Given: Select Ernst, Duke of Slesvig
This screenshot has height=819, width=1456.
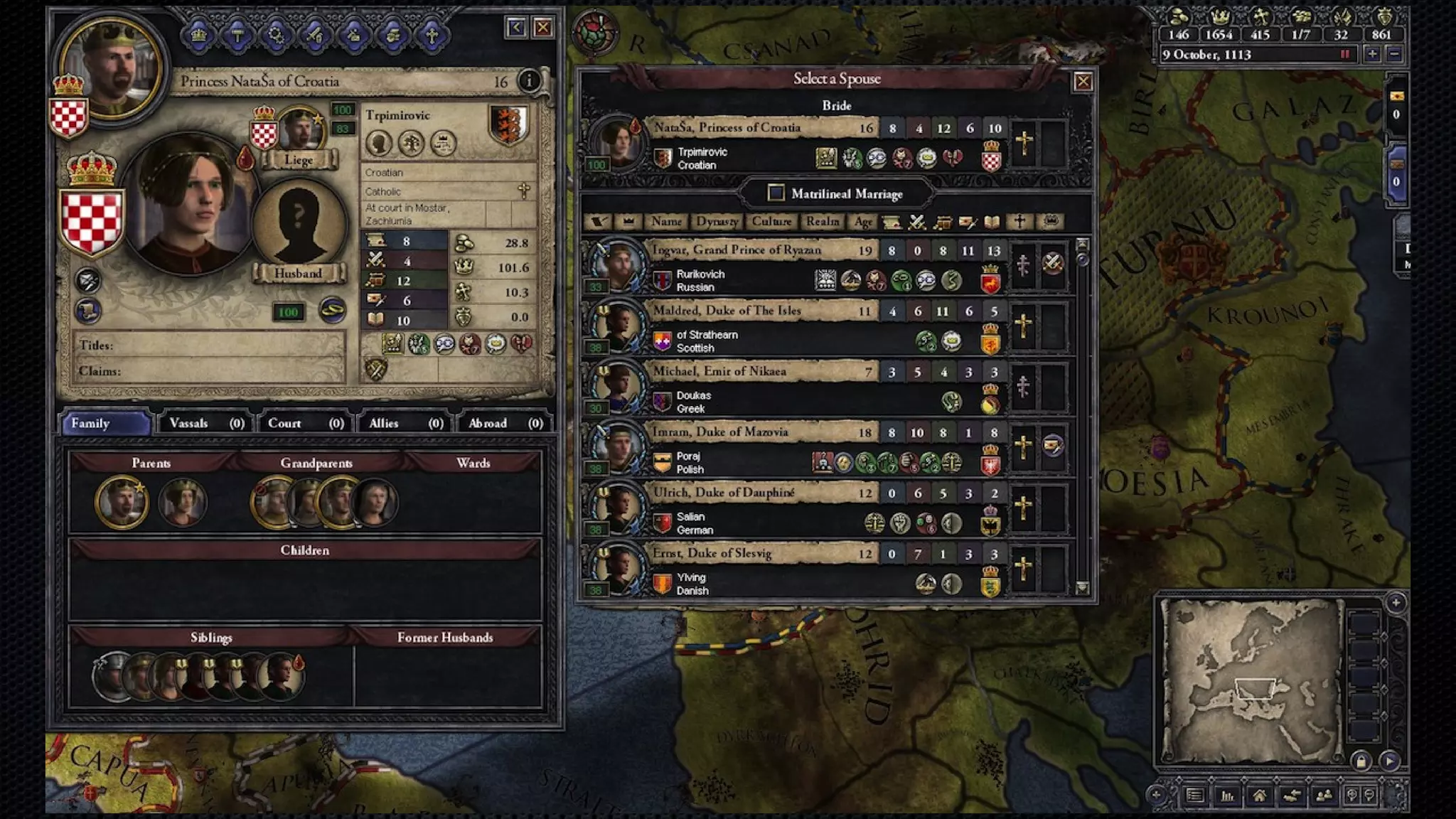Looking at the screenshot, I should click(712, 553).
